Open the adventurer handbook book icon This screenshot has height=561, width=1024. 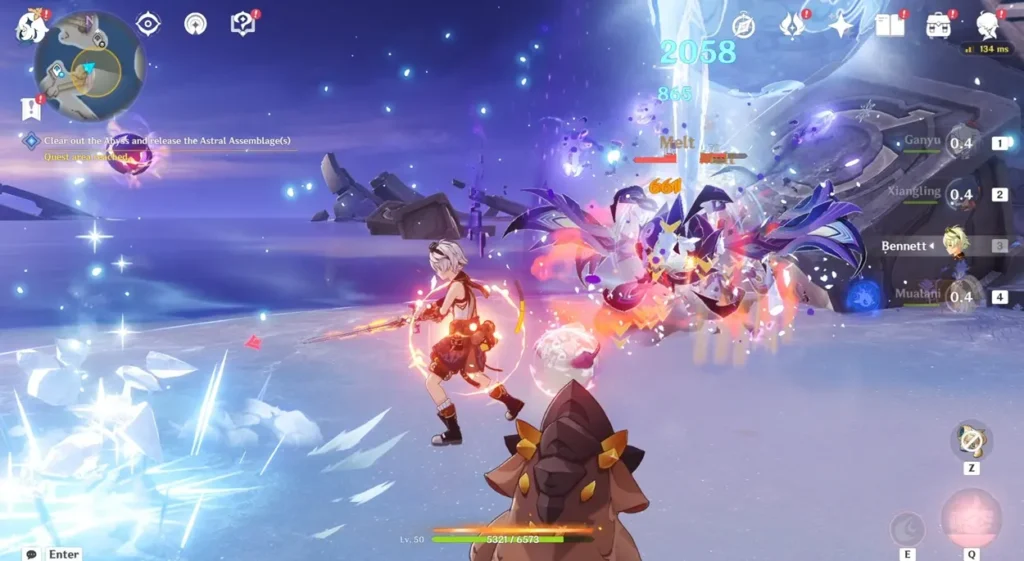pyautogui.click(x=889, y=25)
